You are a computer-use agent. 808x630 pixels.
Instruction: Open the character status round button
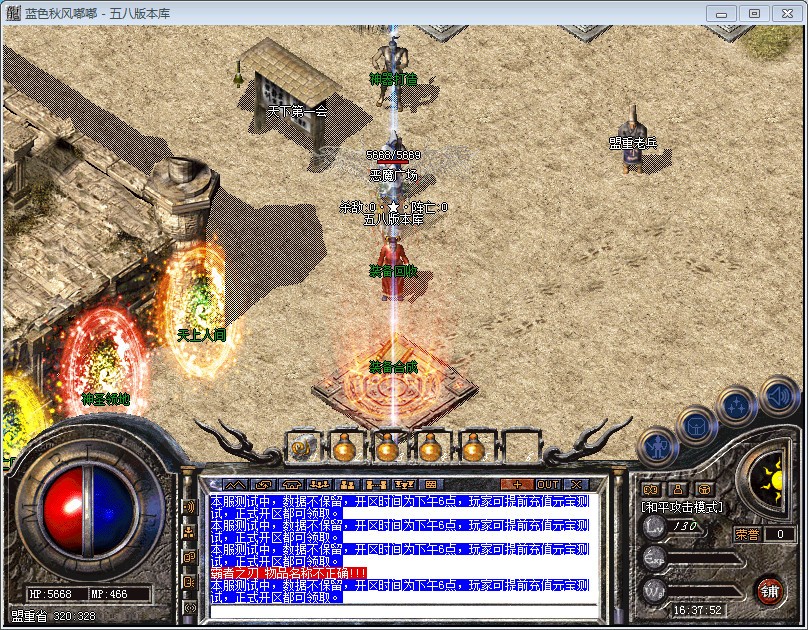pyautogui.click(x=657, y=446)
